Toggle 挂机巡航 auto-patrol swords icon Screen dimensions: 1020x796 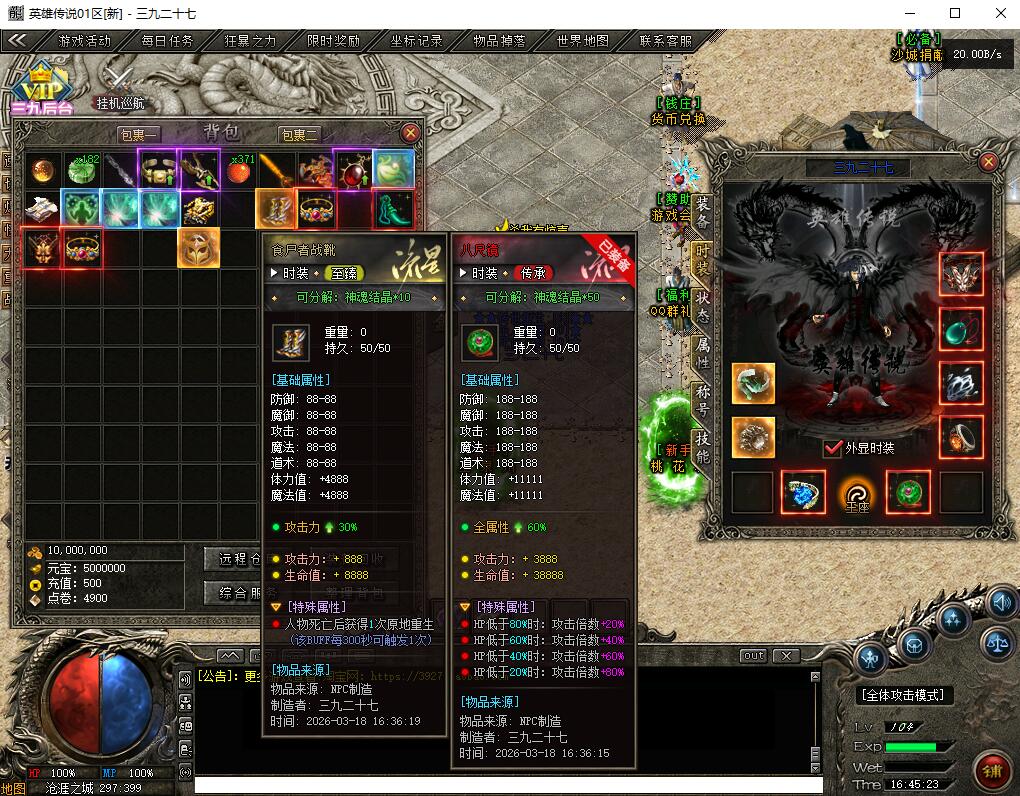[x=120, y=80]
